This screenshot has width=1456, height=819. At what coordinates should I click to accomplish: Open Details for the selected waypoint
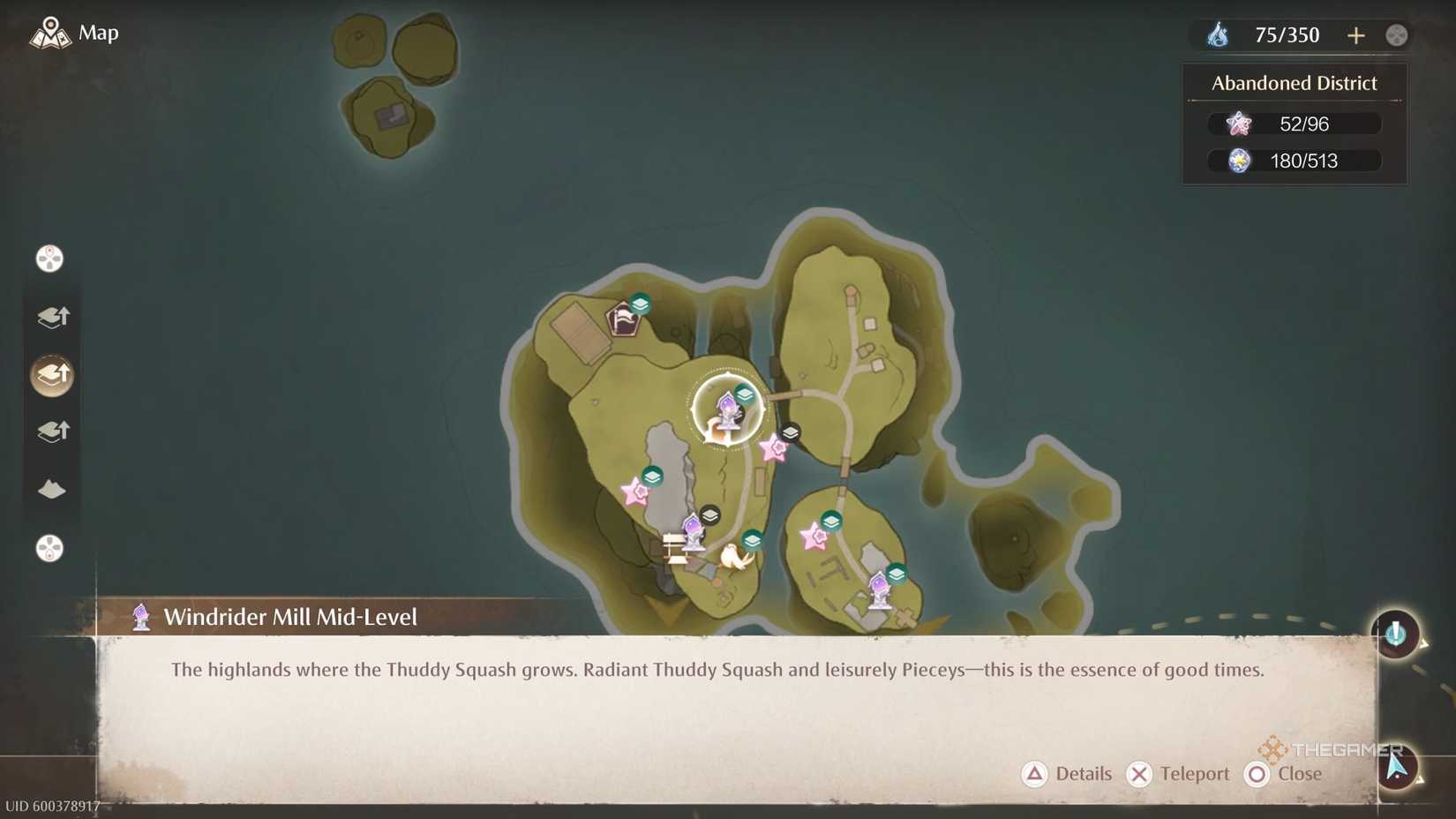coord(1067,774)
